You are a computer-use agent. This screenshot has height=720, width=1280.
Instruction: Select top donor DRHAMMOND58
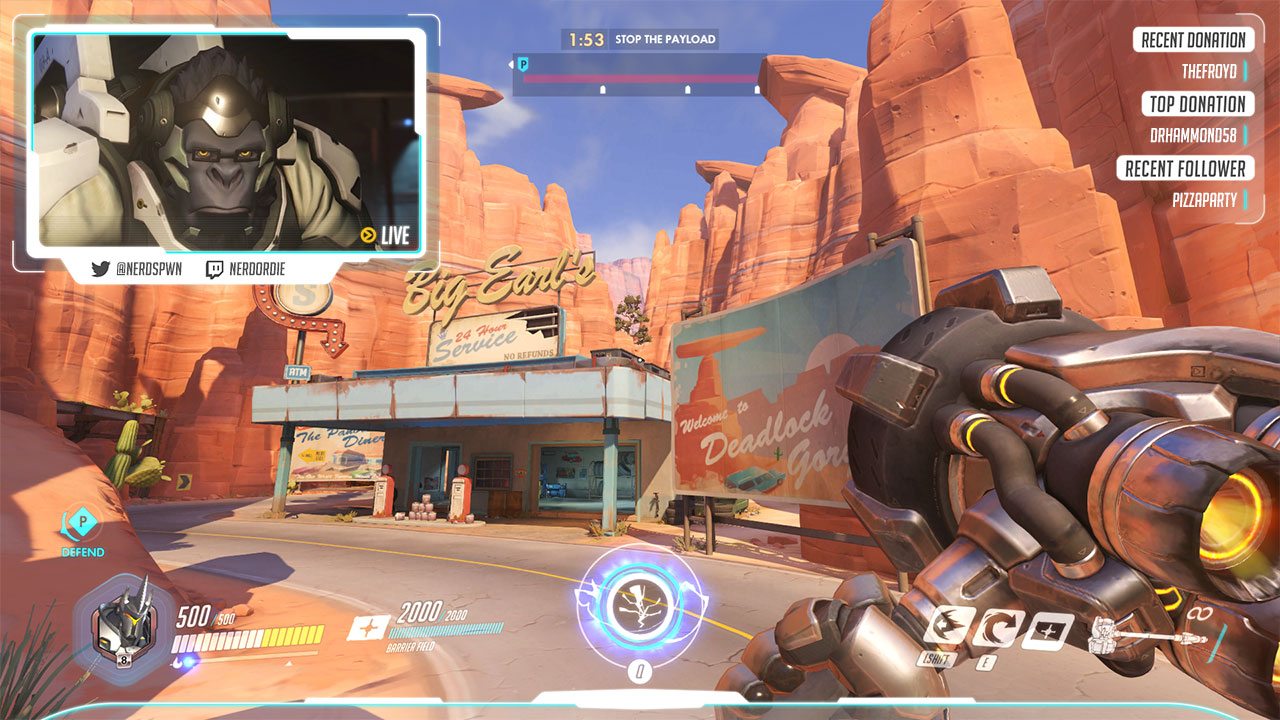[1193, 136]
